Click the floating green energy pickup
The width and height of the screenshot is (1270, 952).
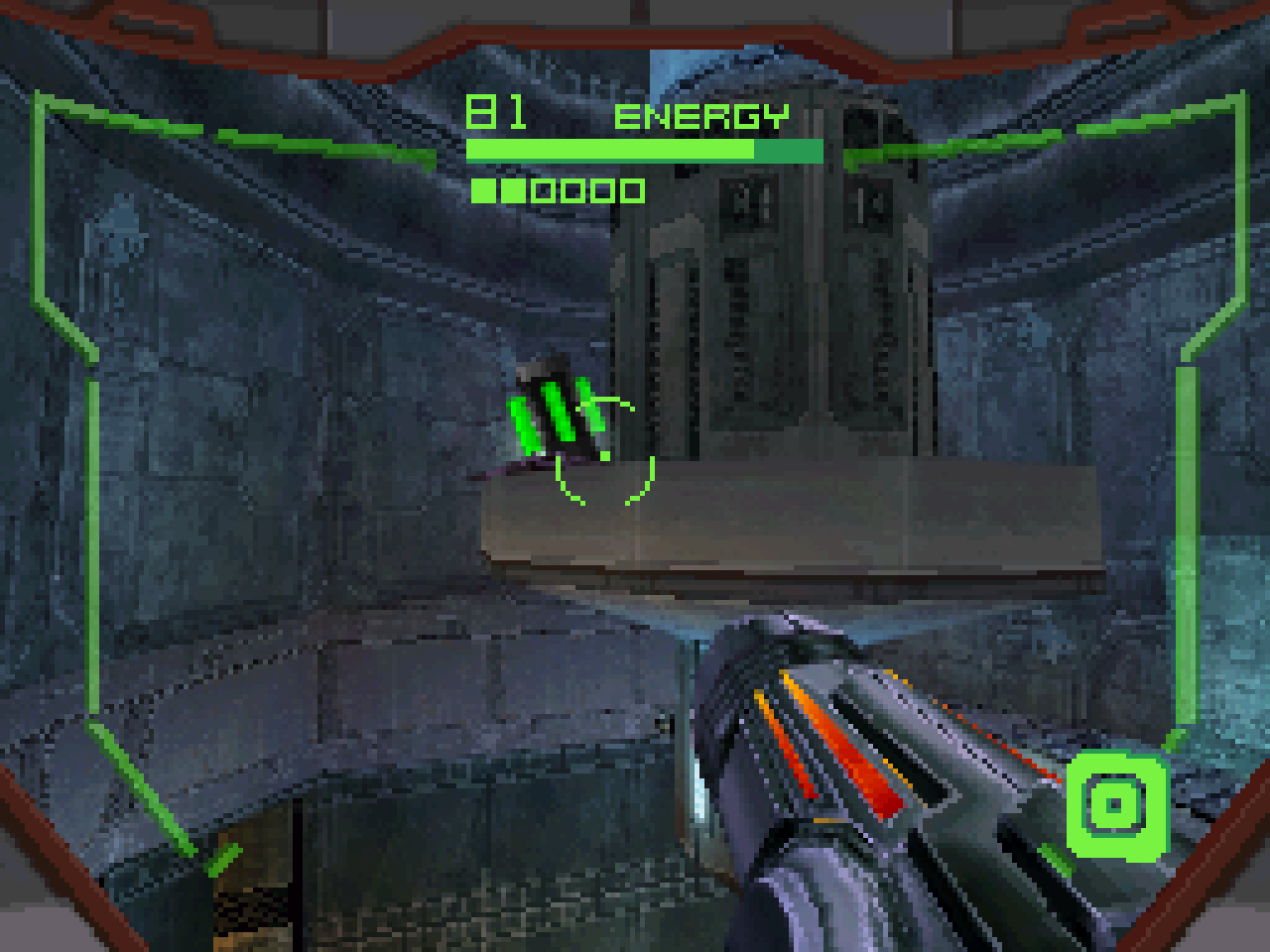[556, 412]
